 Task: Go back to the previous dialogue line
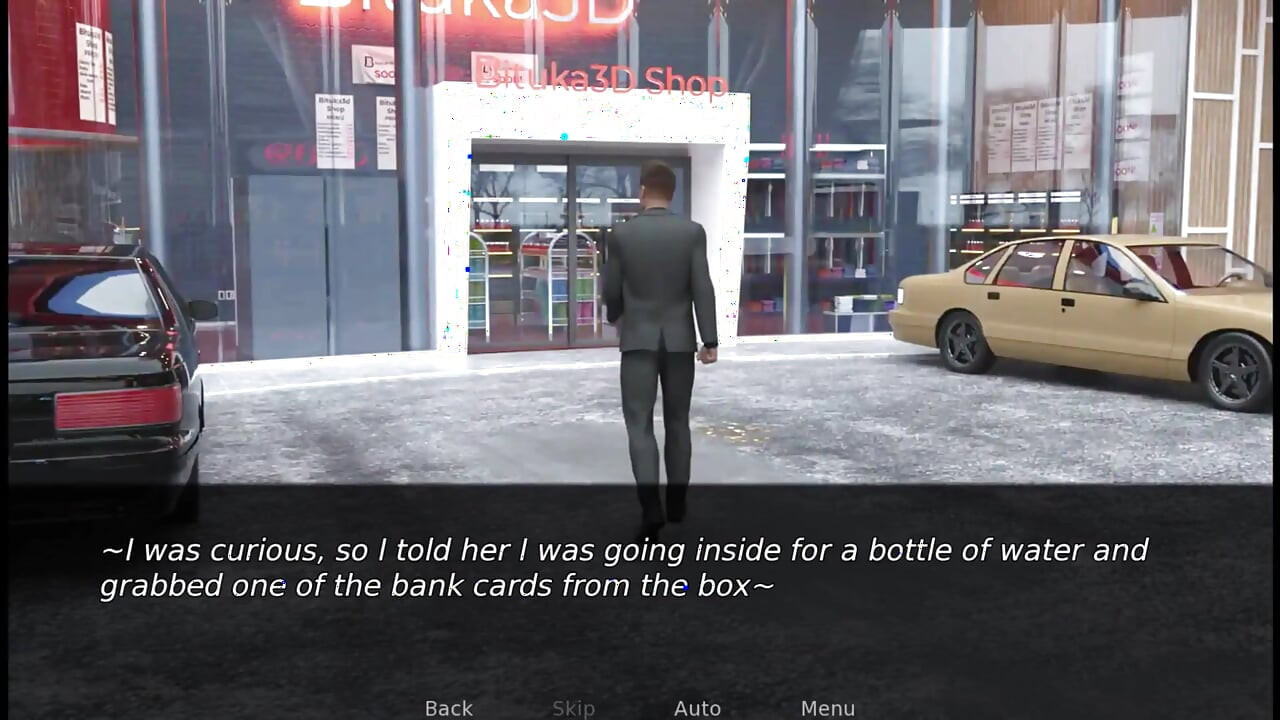[x=448, y=708]
